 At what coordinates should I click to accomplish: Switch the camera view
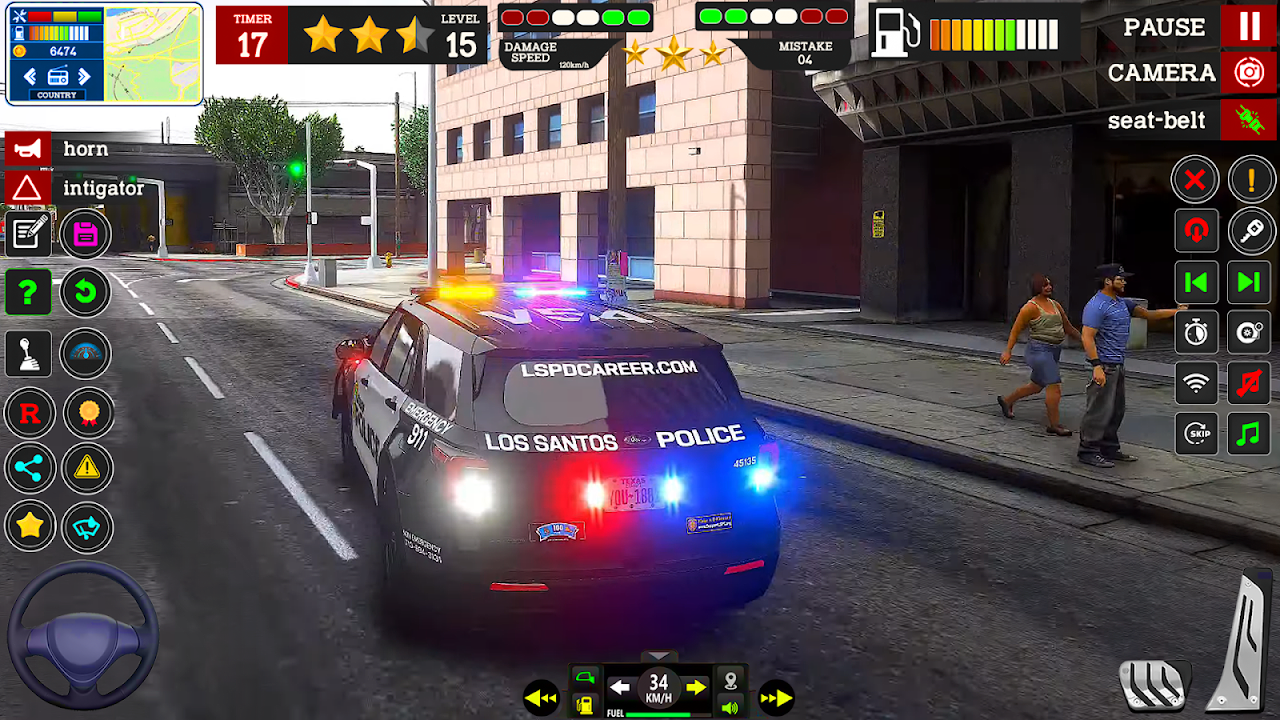pos(1249,73)
